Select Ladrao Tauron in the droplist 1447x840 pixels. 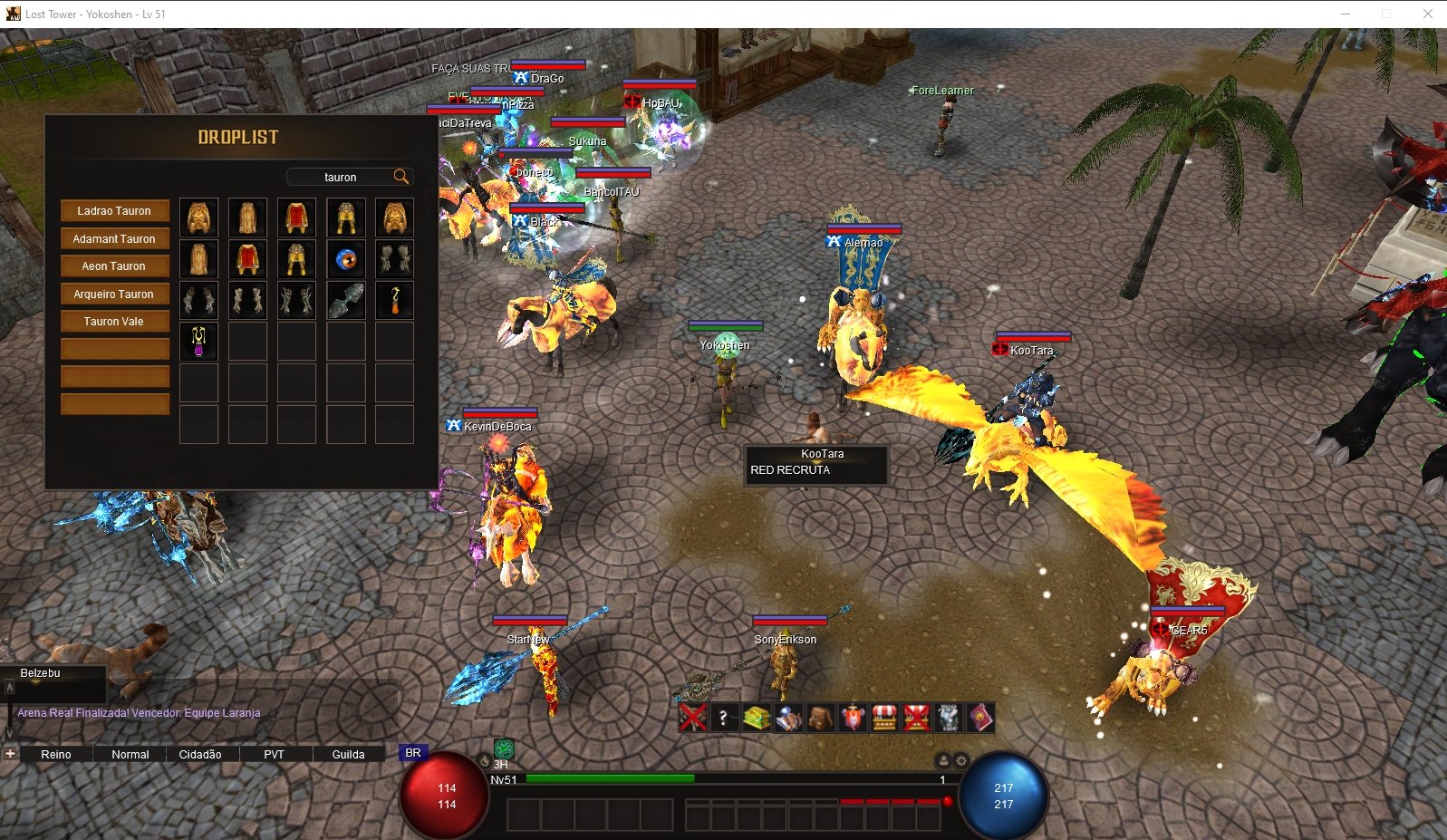tap(114, 211)
